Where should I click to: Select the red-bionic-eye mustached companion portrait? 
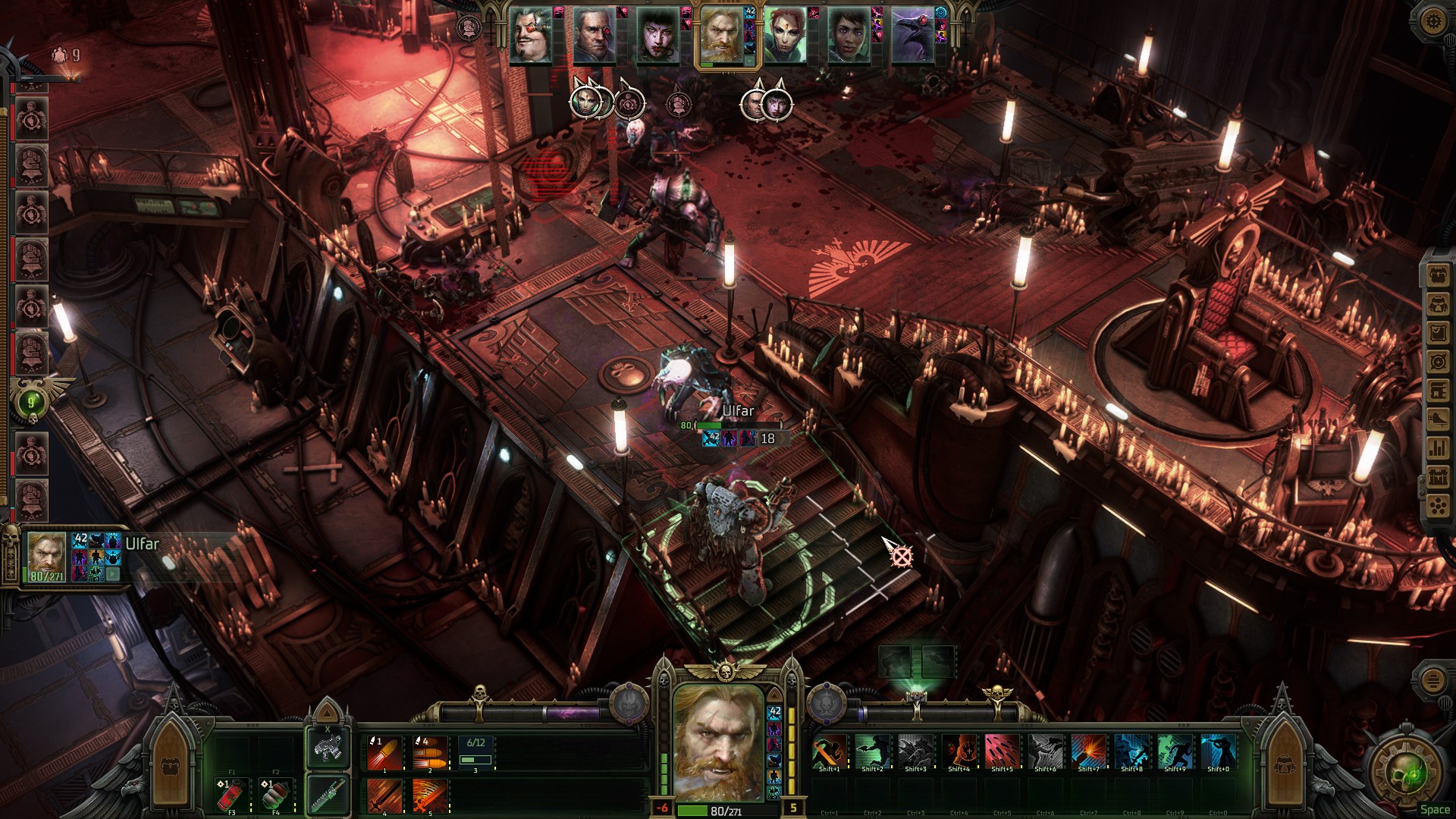click(x=530, y=36)
